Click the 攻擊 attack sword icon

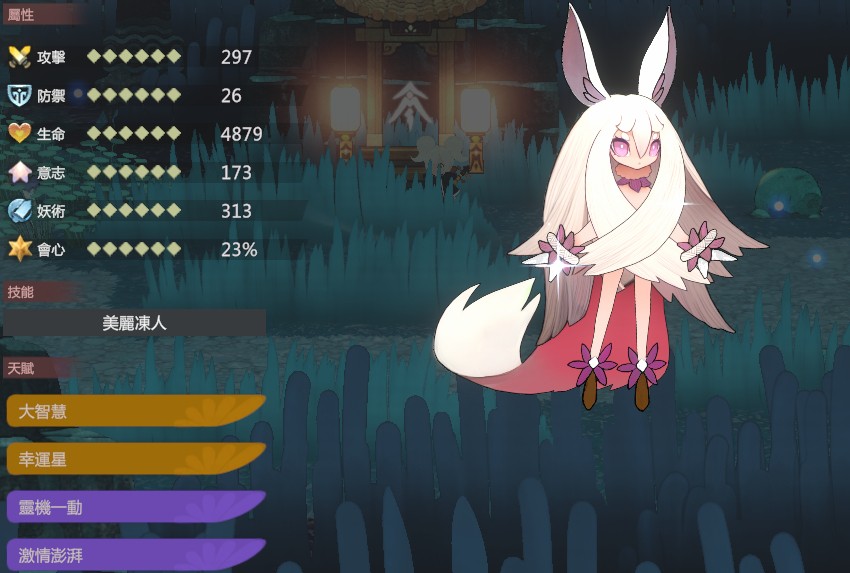19,56
